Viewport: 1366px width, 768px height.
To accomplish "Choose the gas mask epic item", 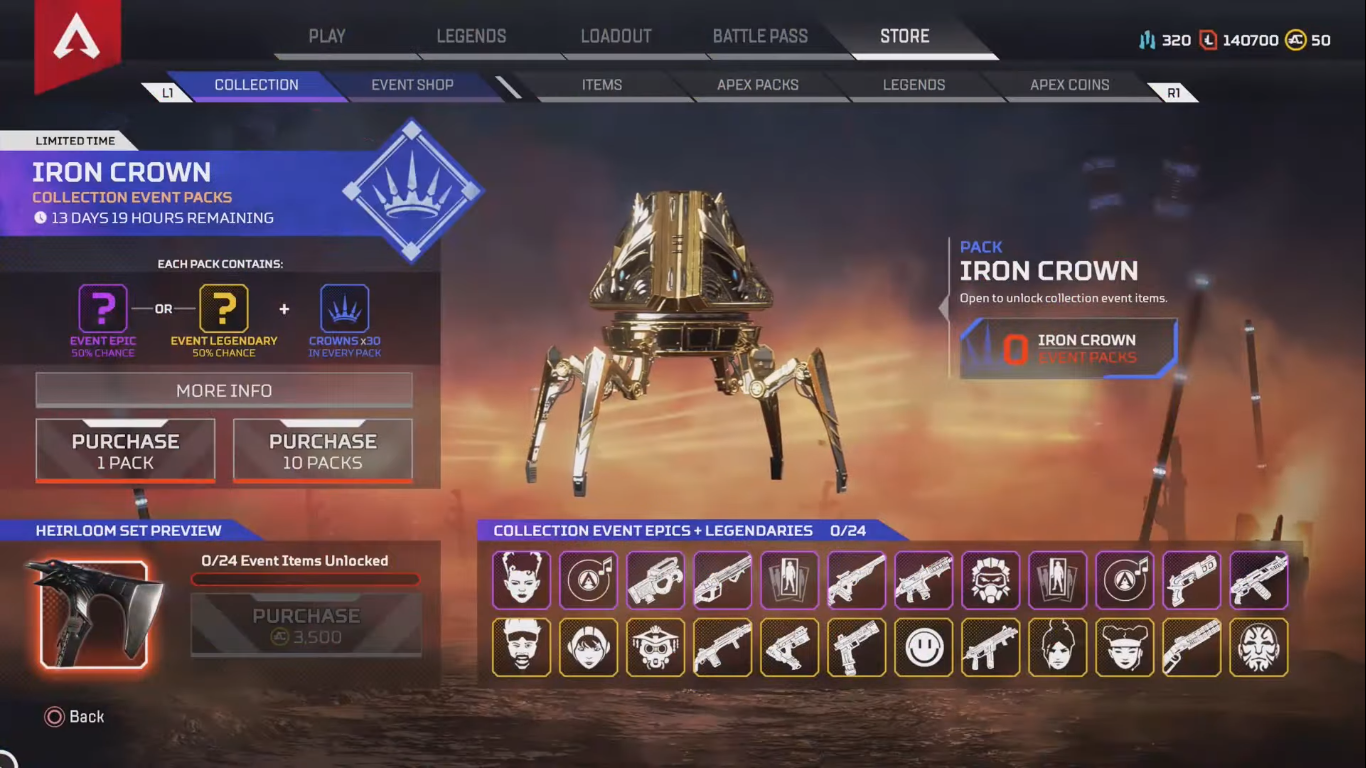I will click(x=990, y=580).
